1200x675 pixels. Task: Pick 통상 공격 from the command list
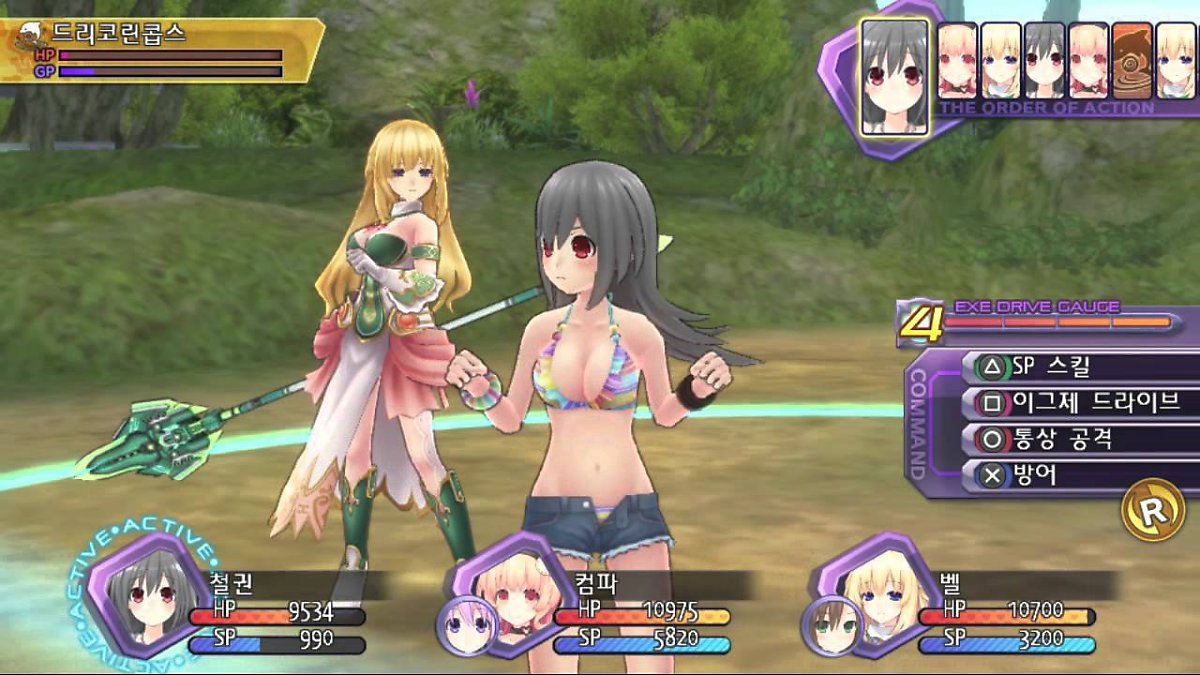point(1075,439)
